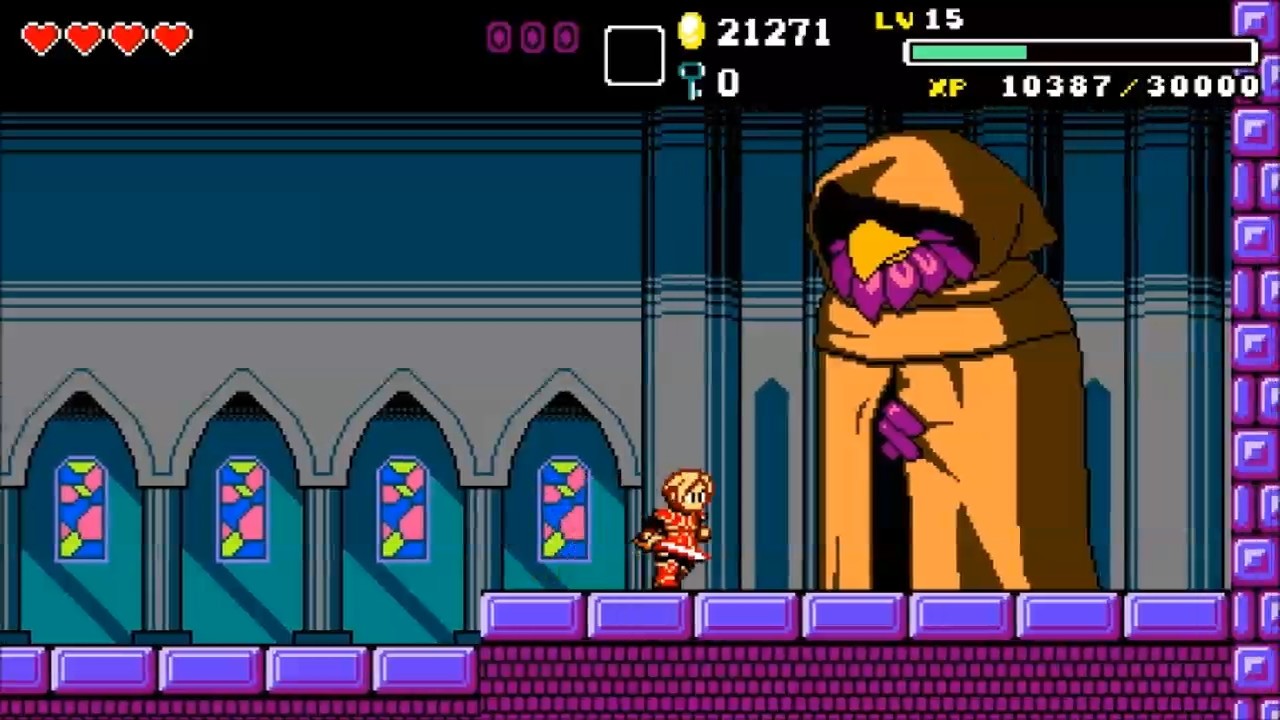Click the middle magic orb slot
Image resolution: width=1280 pixels, height=720 pixels.
[533, 37]
